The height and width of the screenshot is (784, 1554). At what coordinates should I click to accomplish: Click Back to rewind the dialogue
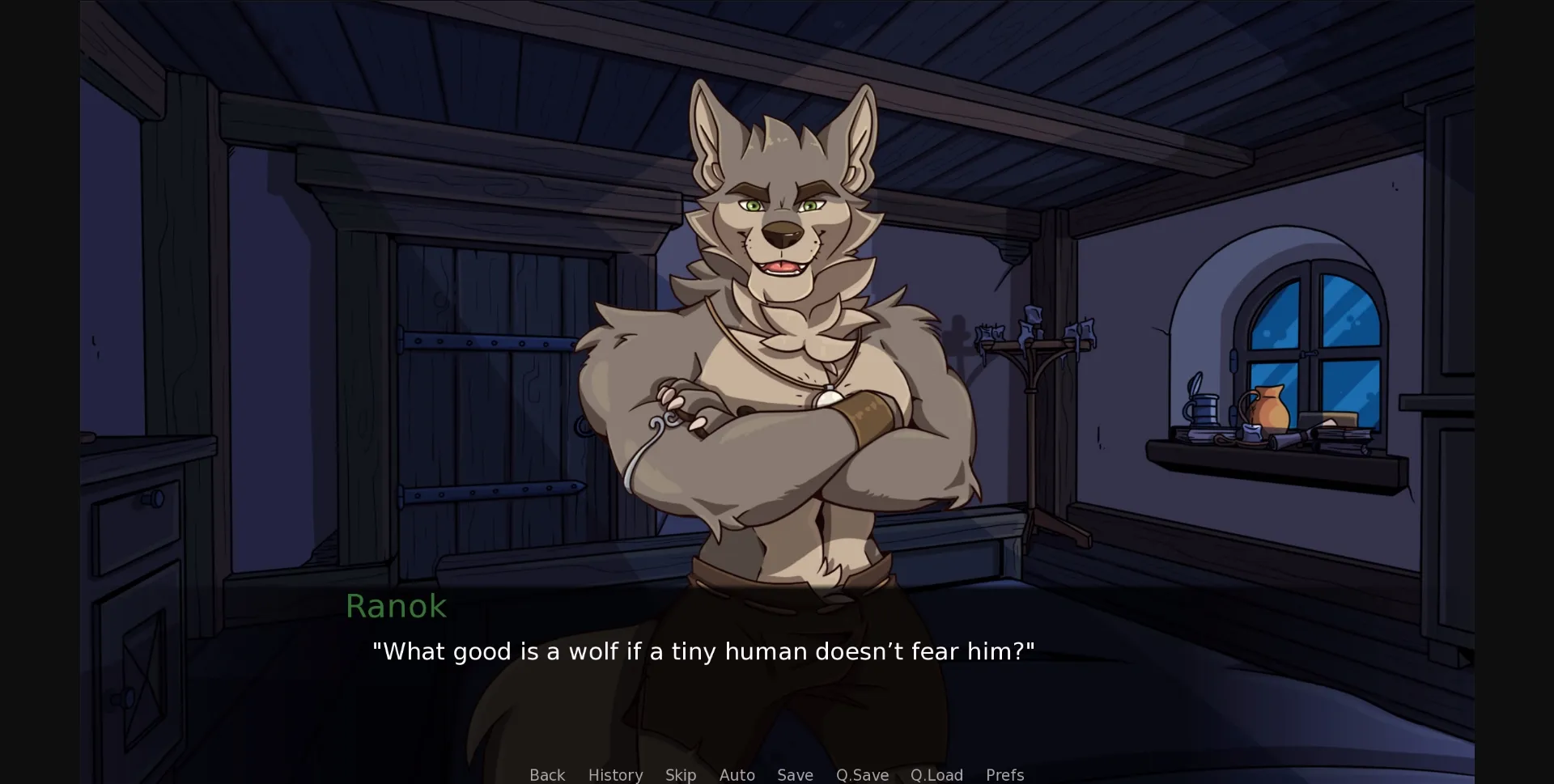point(547,775)
